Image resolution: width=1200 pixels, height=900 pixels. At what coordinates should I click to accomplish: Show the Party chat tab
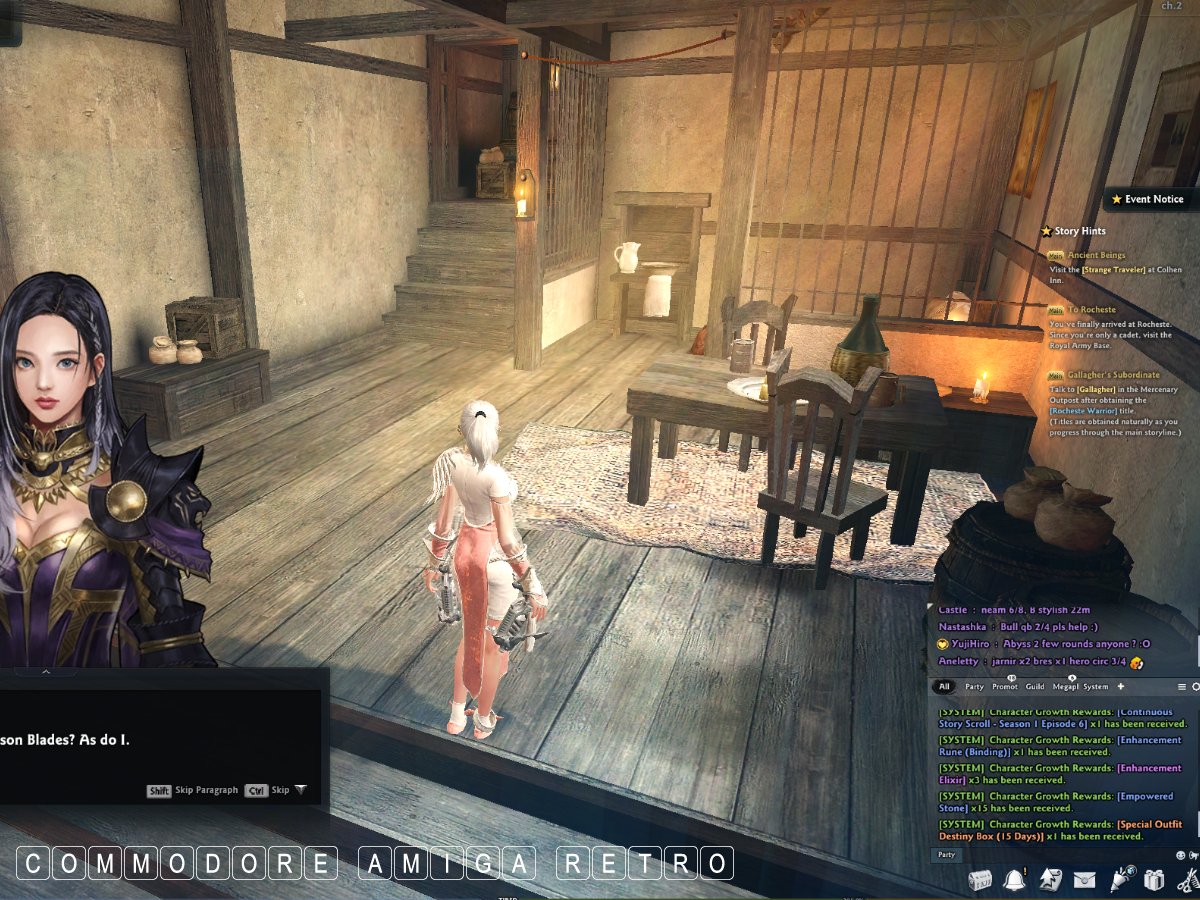[974, 687]
